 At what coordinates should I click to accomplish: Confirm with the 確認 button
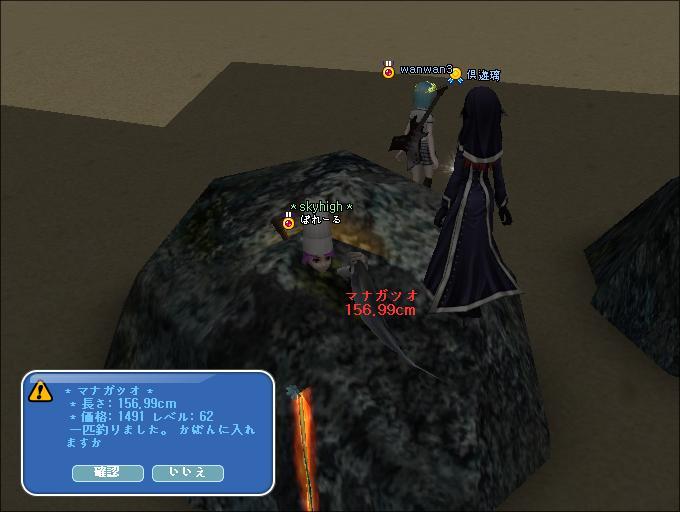107,473
